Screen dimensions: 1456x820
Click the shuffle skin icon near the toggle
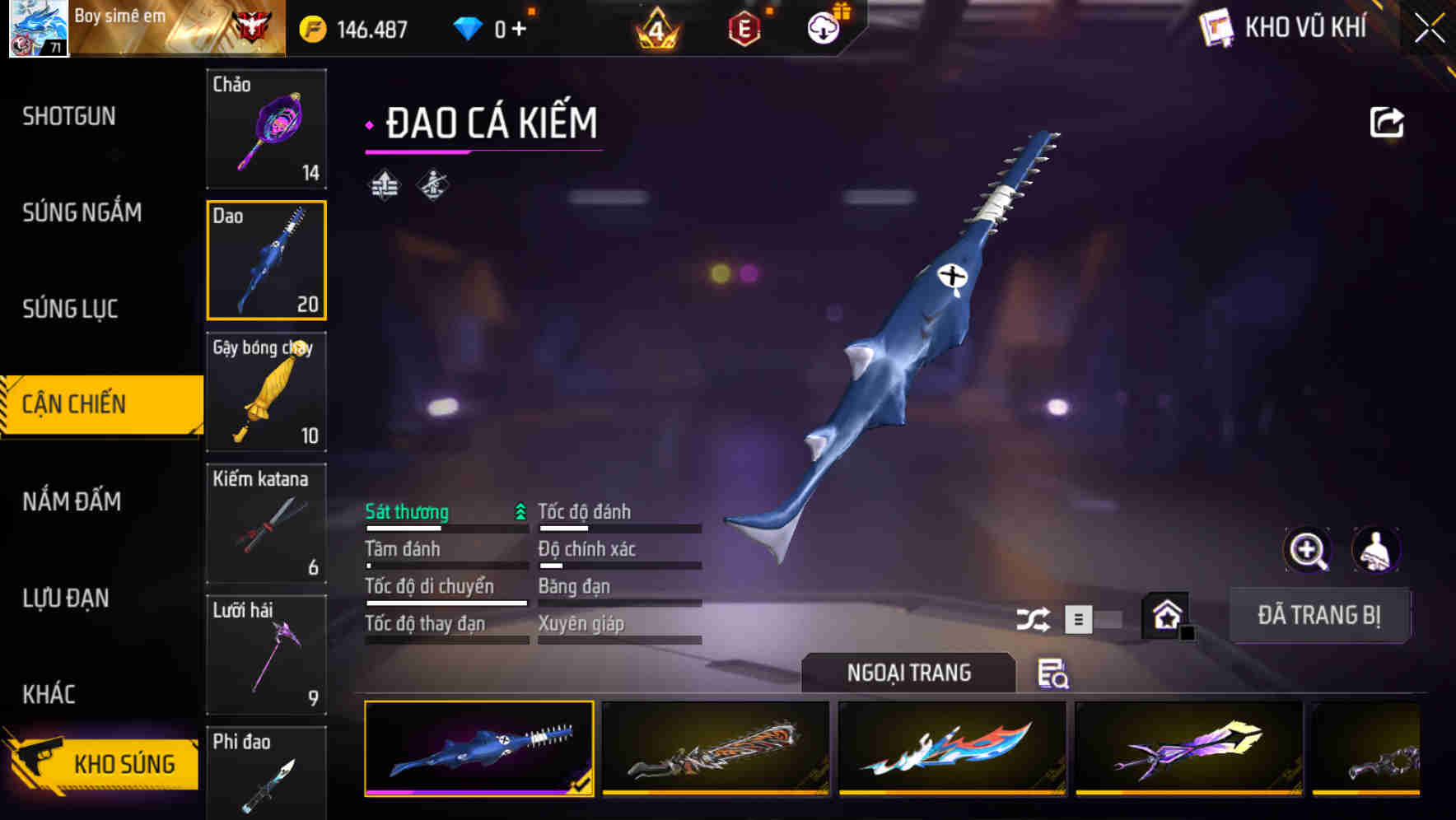click(1034, 617)
